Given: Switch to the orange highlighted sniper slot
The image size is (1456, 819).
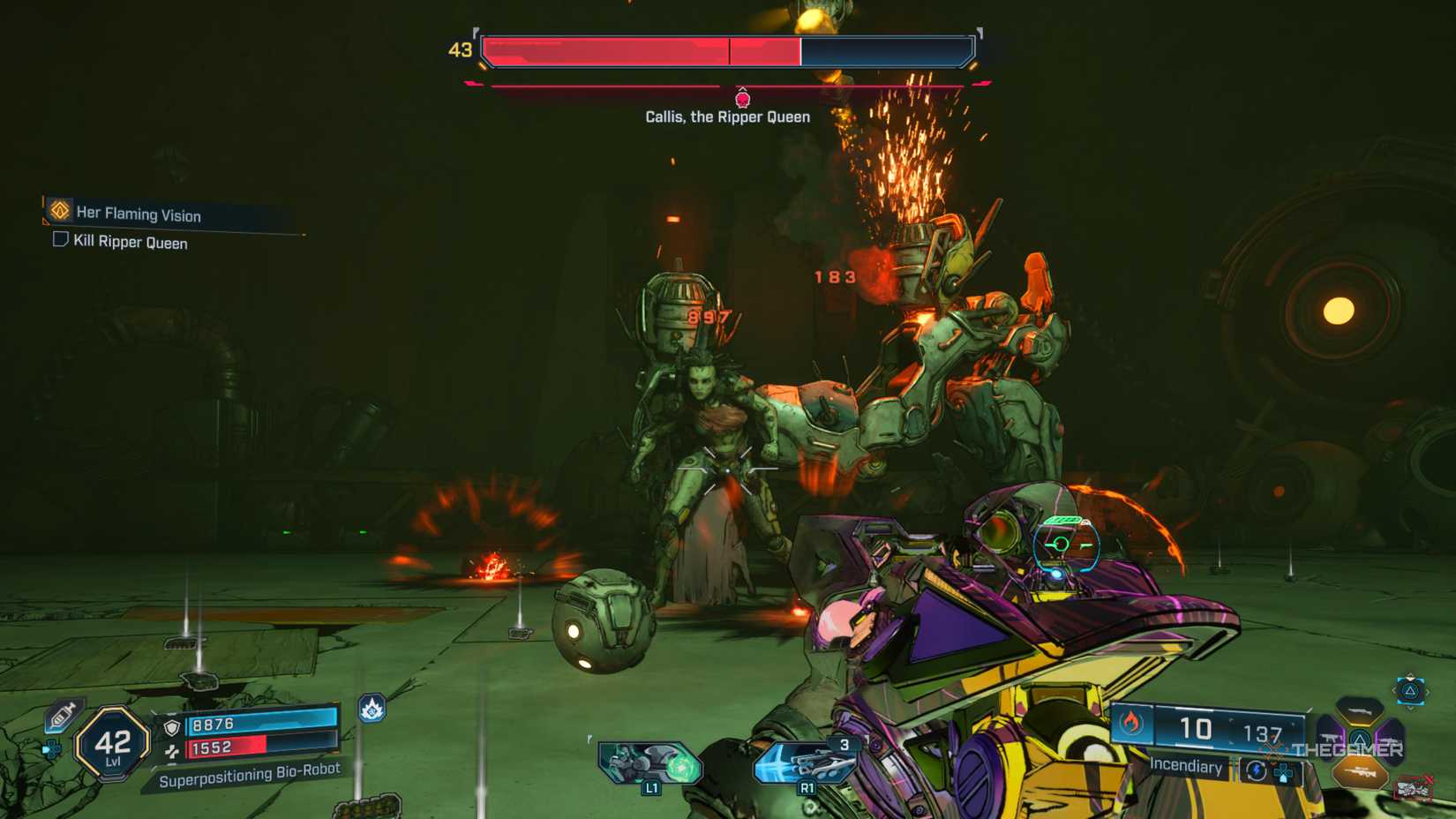Looking at the screenshot, I should click(1360, 774).
